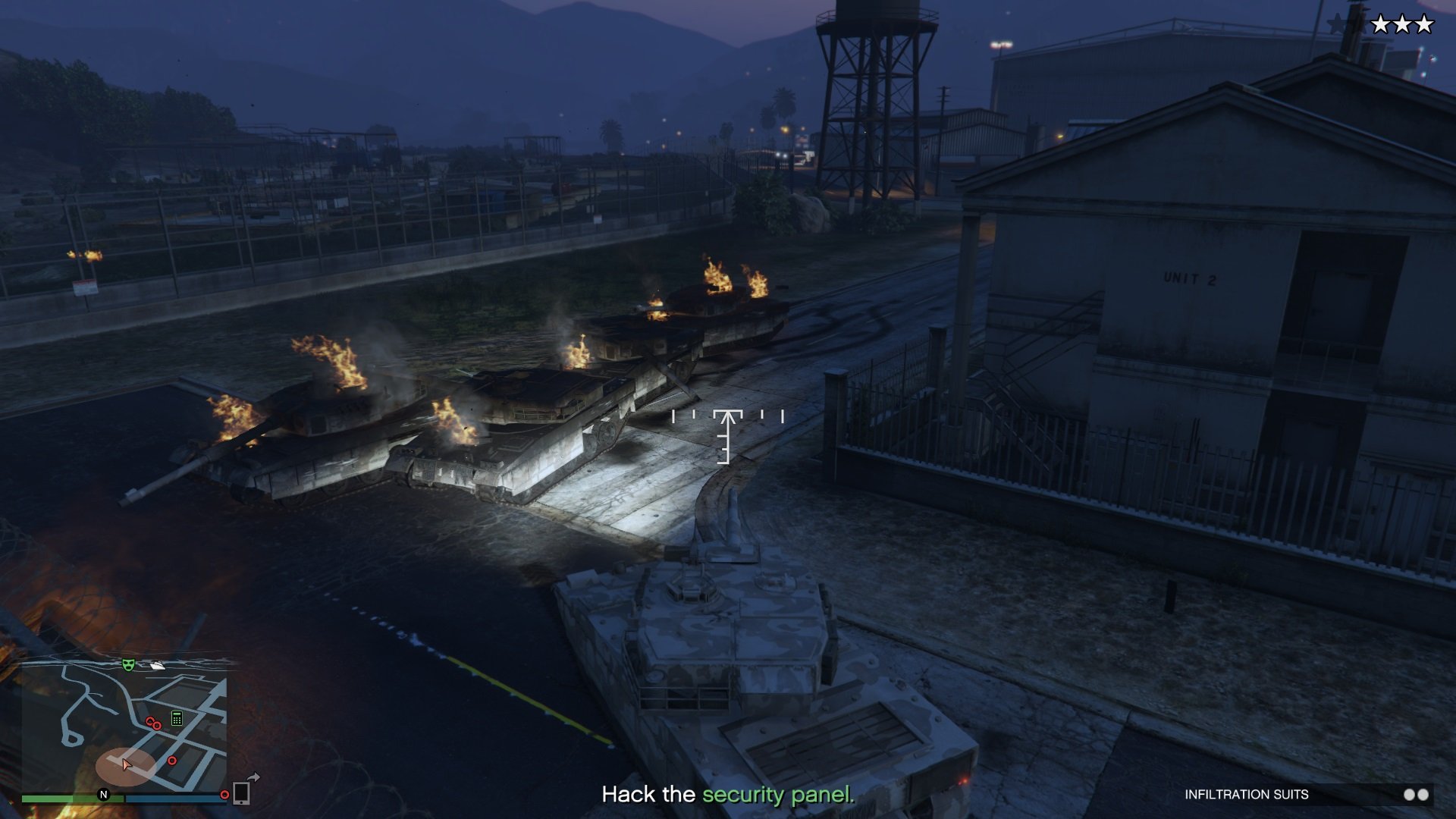Click the N compass marker below the minimap

point(103,795)
